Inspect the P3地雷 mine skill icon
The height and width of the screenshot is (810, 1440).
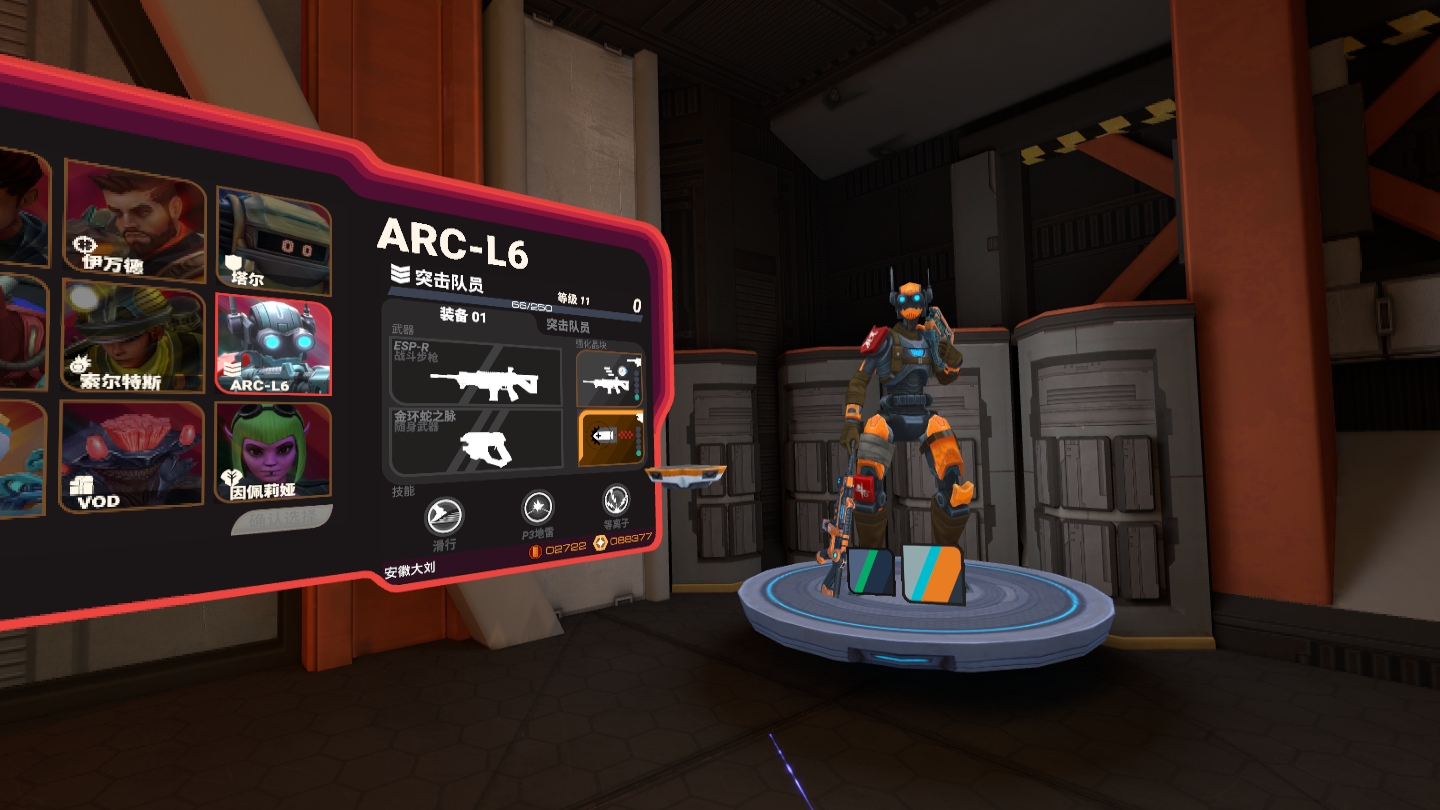[x=538, y=508]
